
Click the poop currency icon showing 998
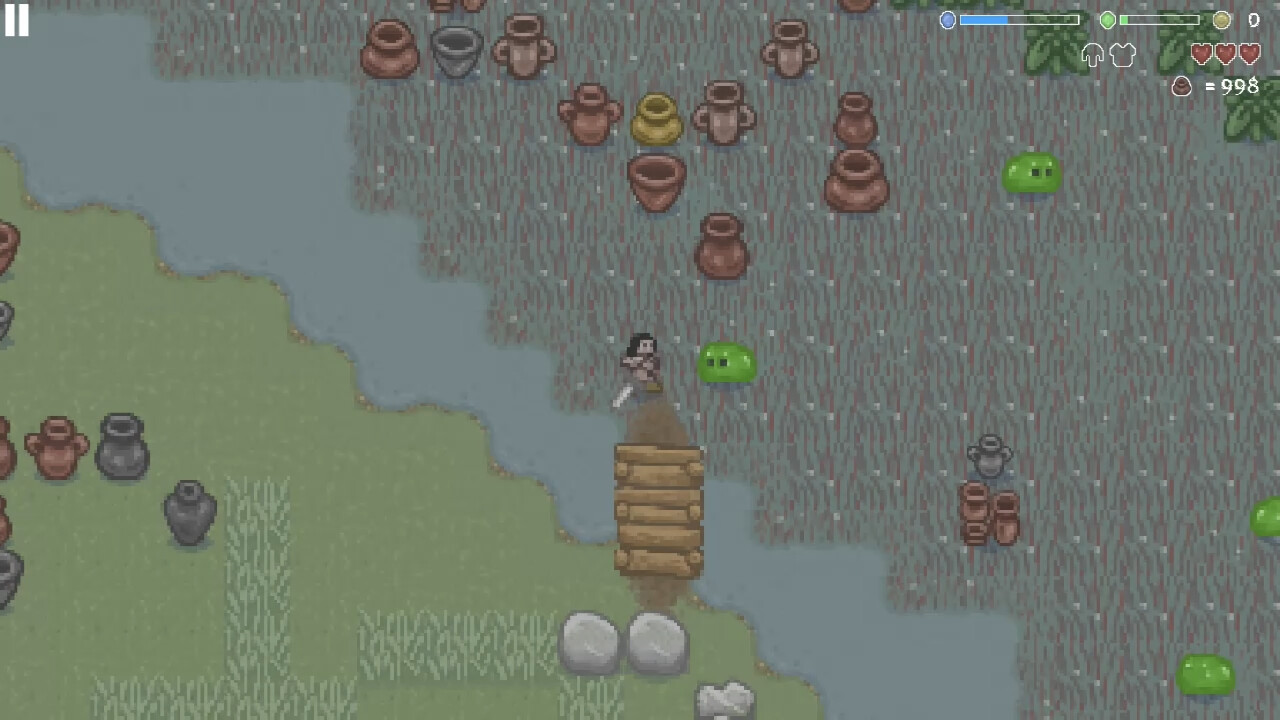click(1181, 87)
